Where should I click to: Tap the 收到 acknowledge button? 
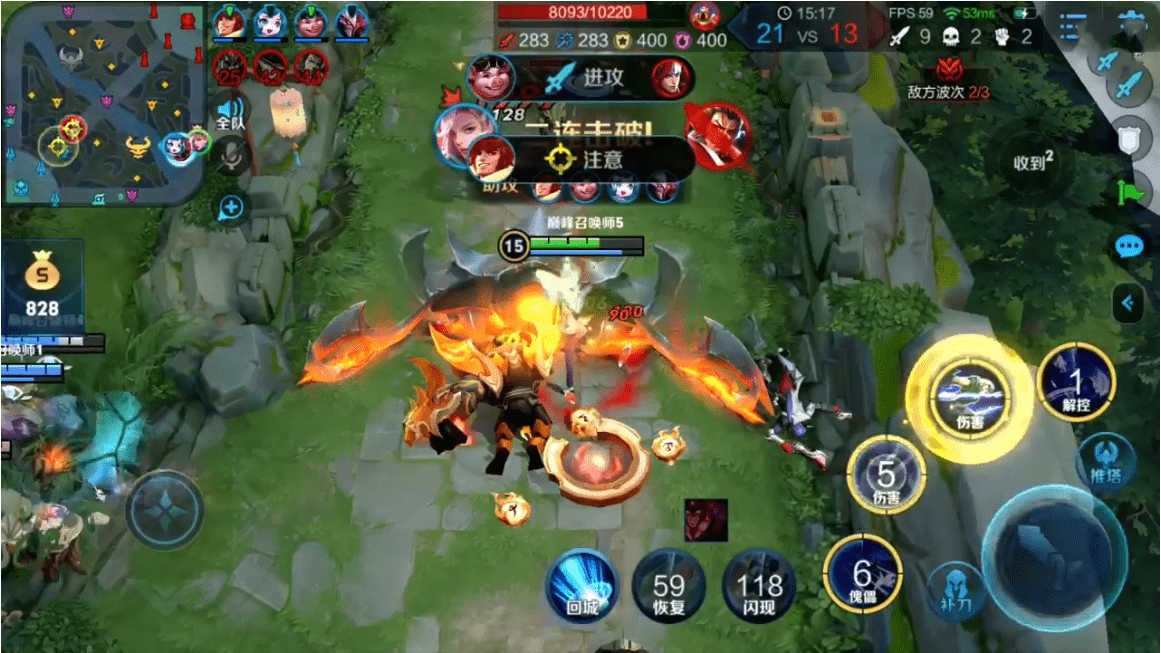[x=1034, y=160]
